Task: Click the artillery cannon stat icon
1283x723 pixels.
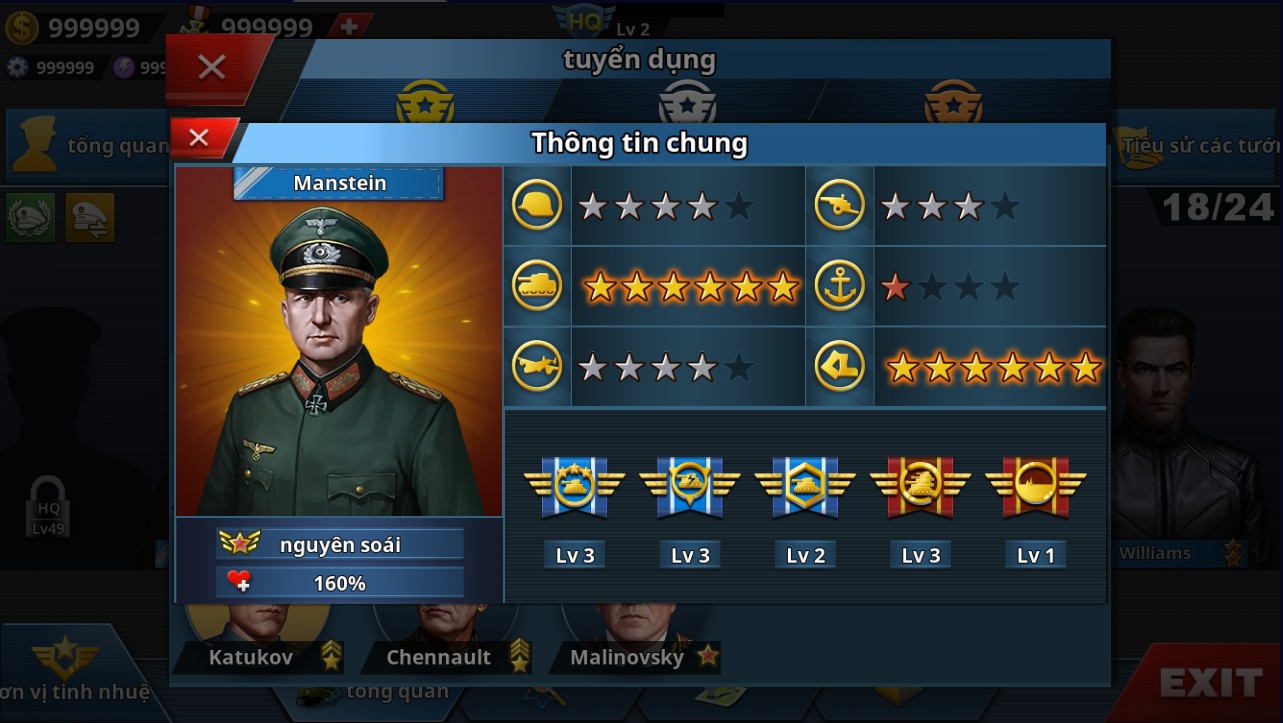Action: point(839,206)
